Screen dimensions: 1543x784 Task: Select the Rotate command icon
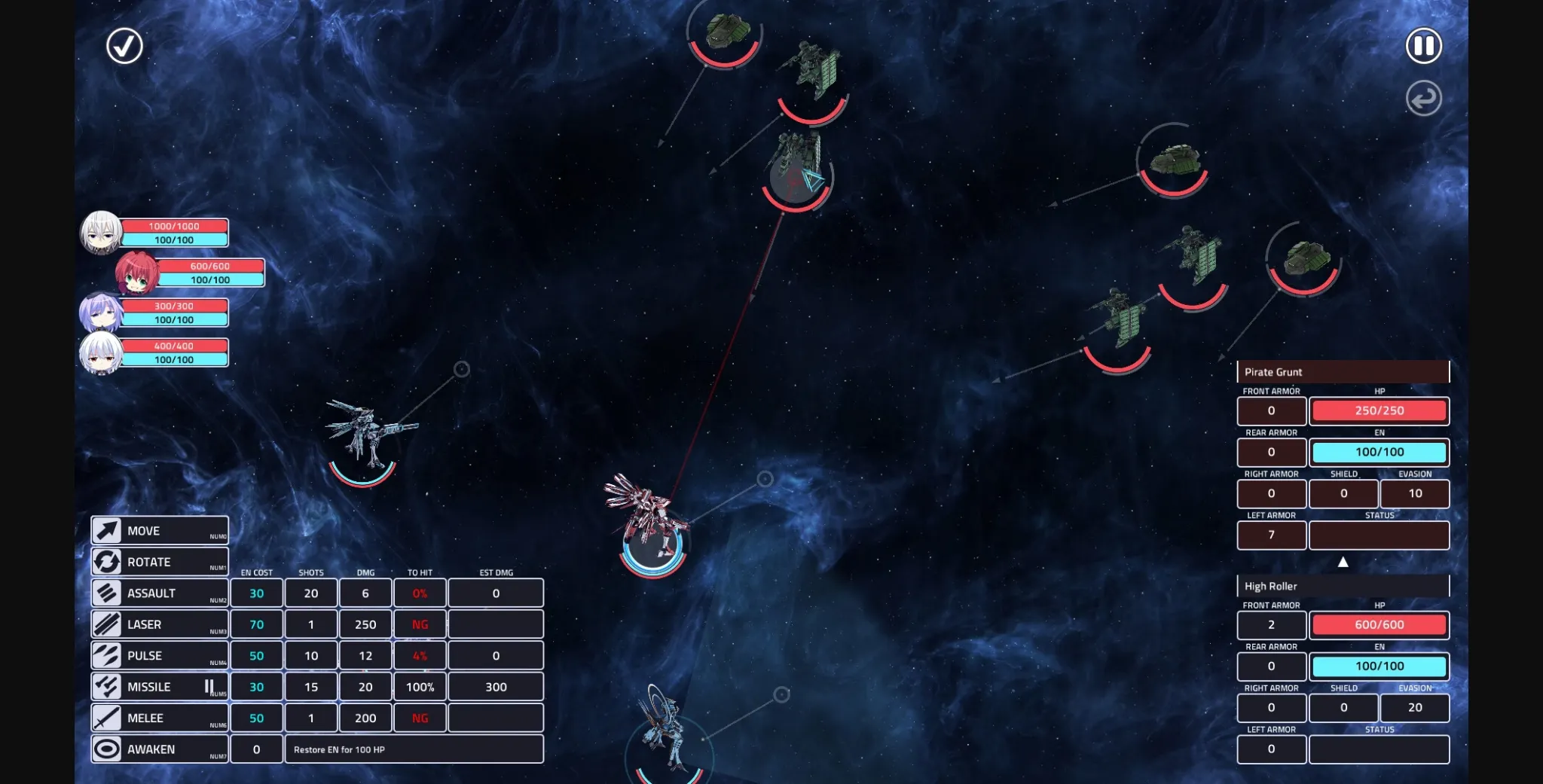click(107, 561)
